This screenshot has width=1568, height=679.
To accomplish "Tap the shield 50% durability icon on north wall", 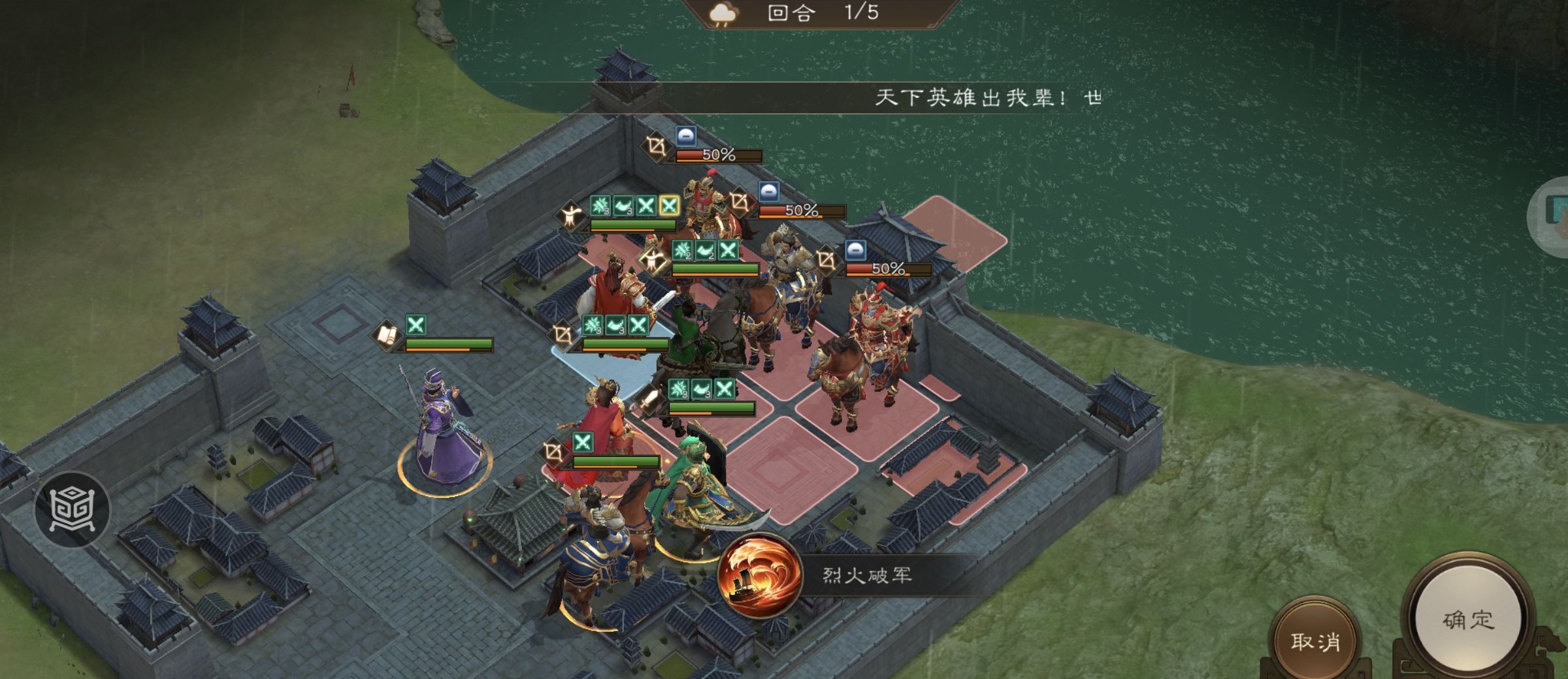I will (686, 135).
